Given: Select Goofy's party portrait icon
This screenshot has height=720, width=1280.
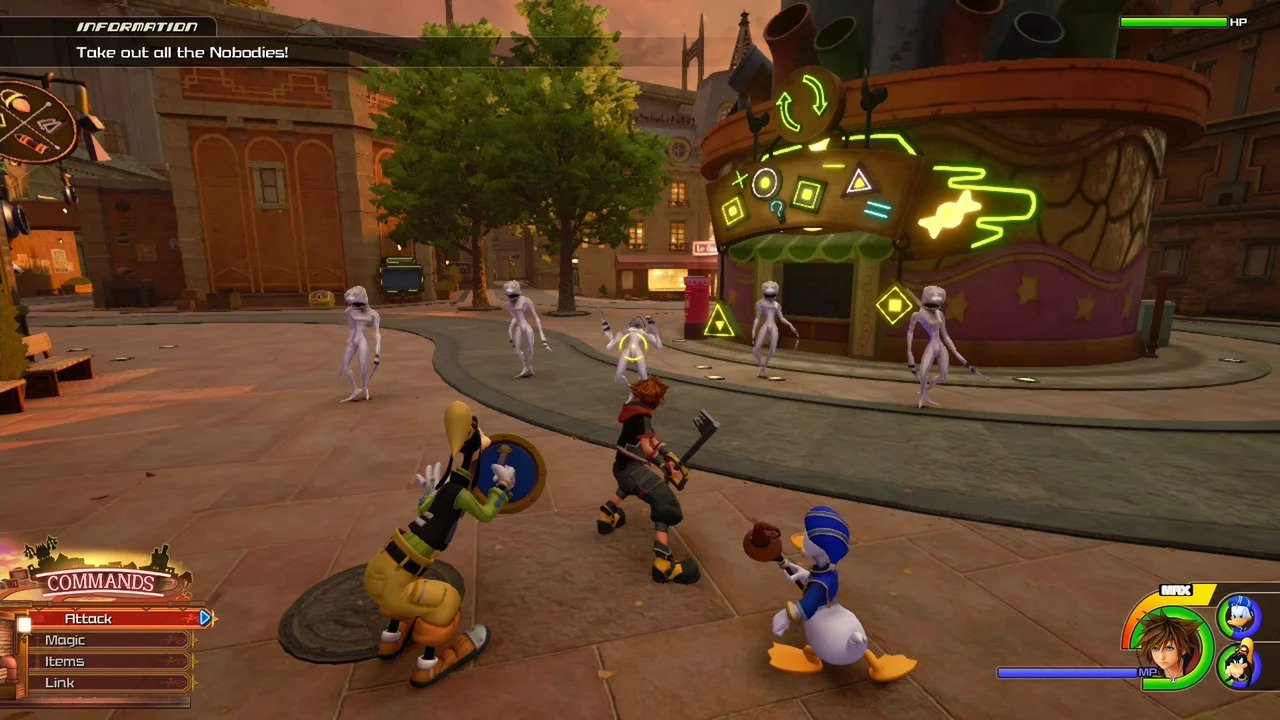Looking at the screenshot, I should (x=1237, y=665).
